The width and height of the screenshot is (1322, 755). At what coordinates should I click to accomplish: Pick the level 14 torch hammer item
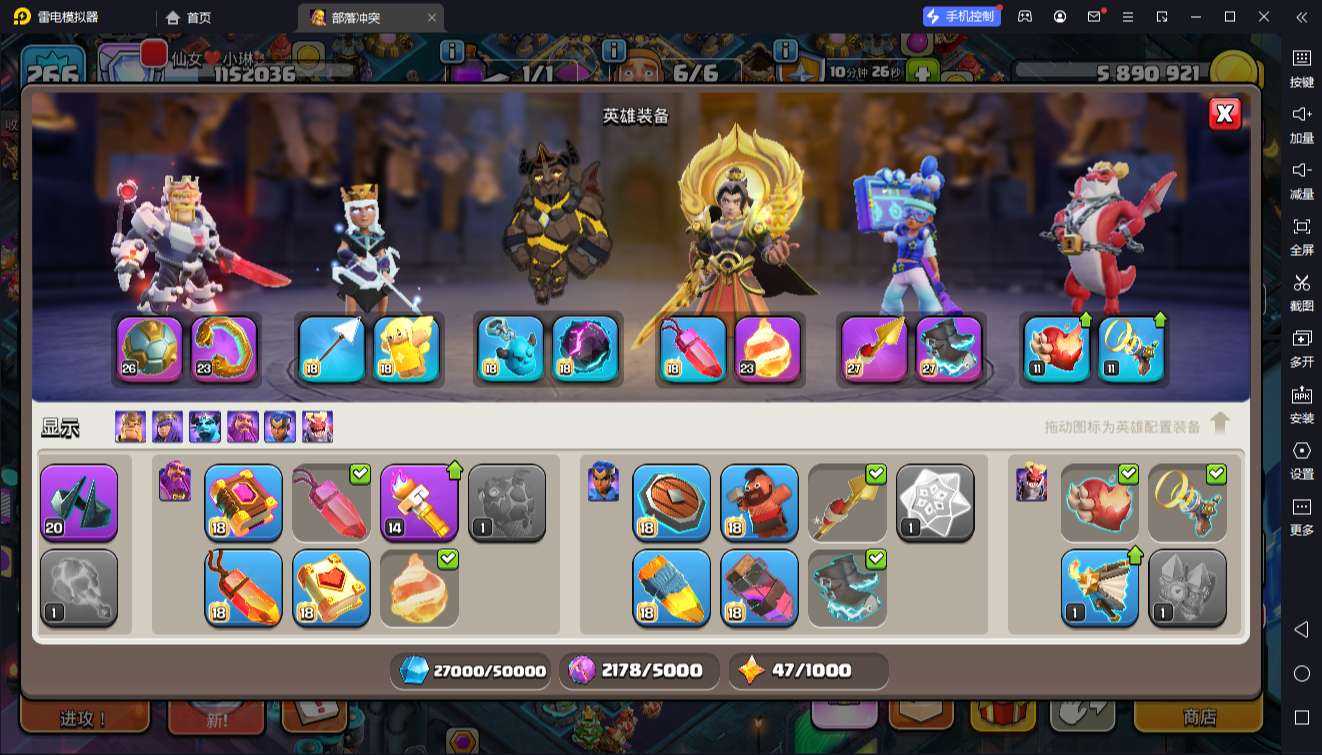pos(419,502)
